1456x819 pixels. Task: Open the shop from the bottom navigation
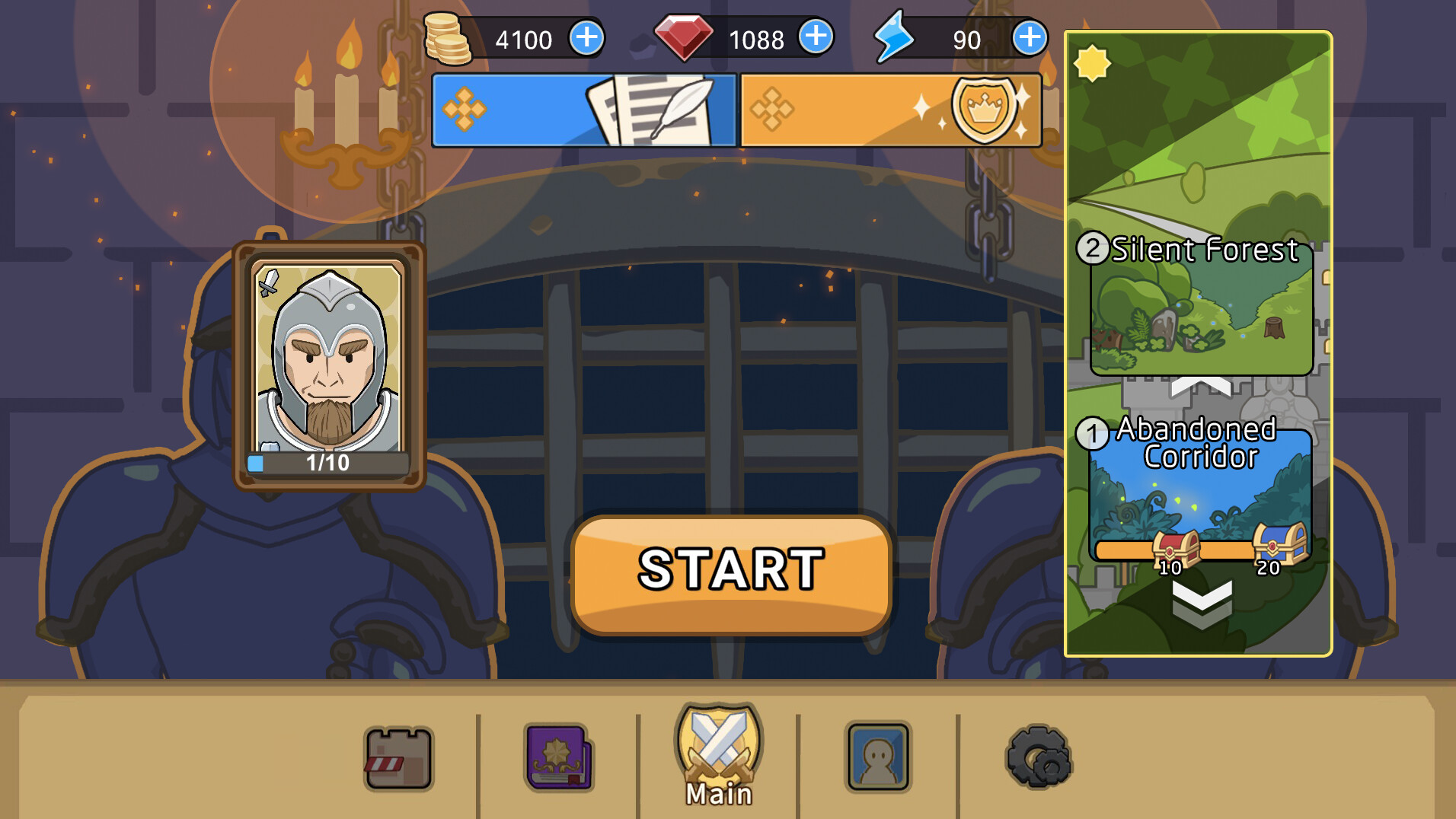pyautogui.click(x=399, y=756)
